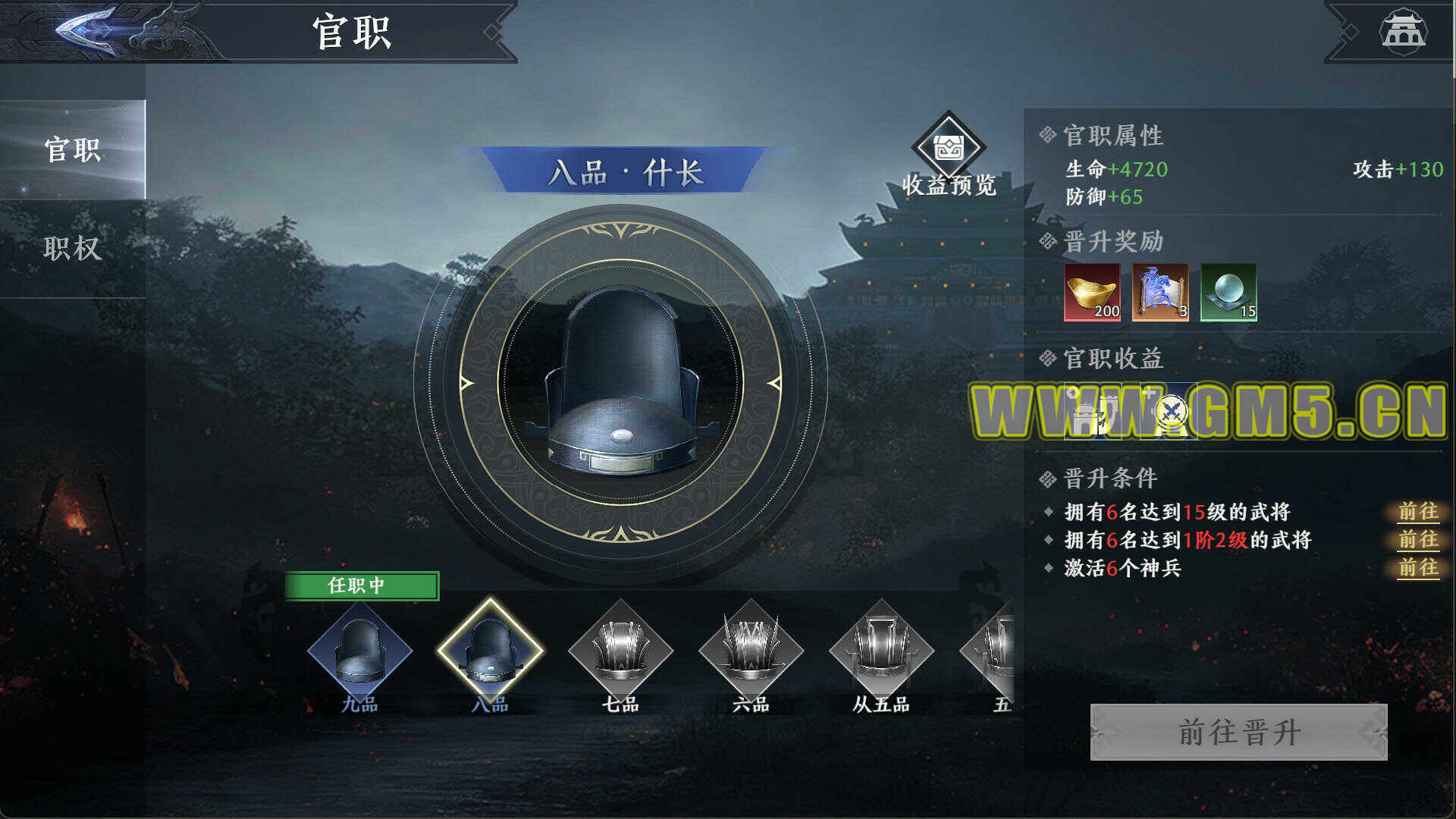Screen dimensions: 1456x819
Task: Click the 前往晋升 promotion button
Action: pyautogui.click(x=1238, y=732)
